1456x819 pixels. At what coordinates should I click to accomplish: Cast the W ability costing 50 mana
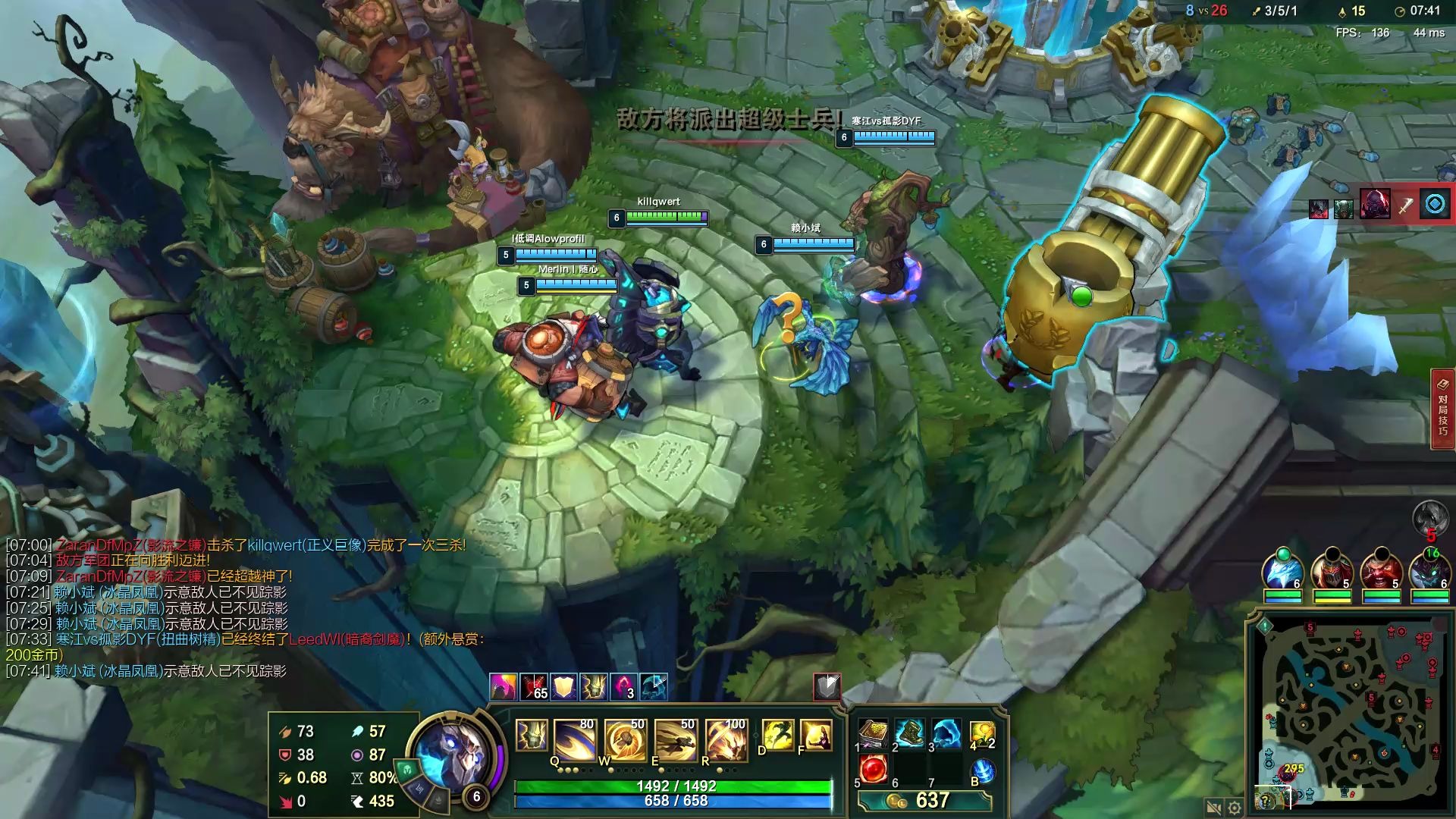pos(624,739)
